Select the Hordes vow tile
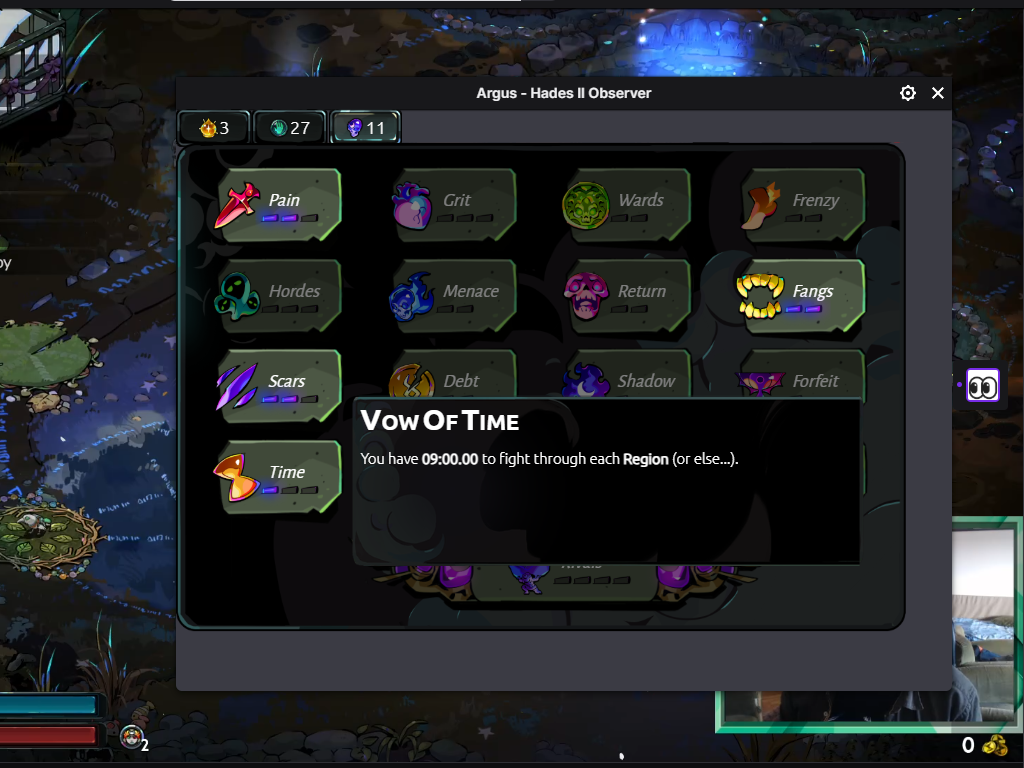 pyautogui.click(x=279, y=296)
